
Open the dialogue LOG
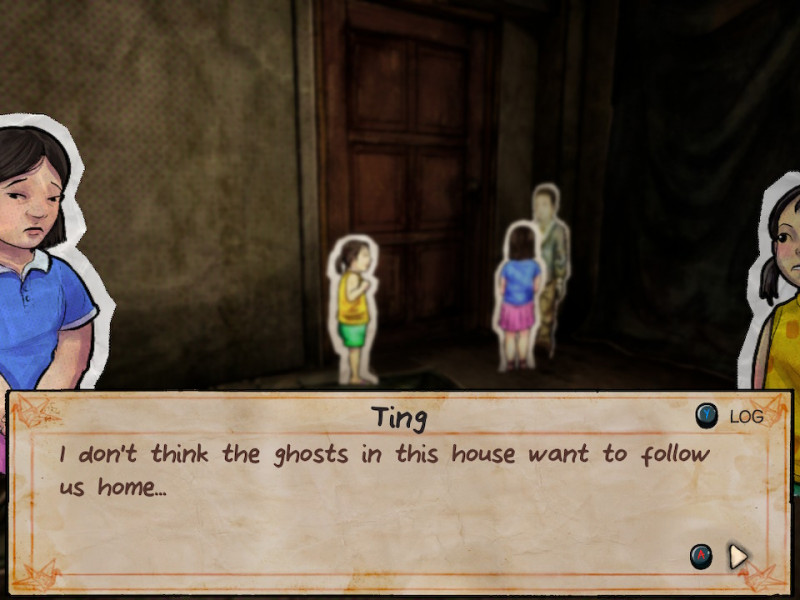(731, 416)
